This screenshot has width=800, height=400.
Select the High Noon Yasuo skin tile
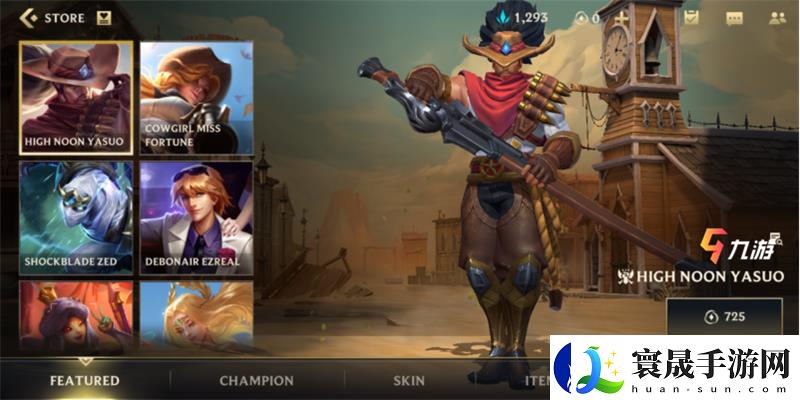coord(76,98)
